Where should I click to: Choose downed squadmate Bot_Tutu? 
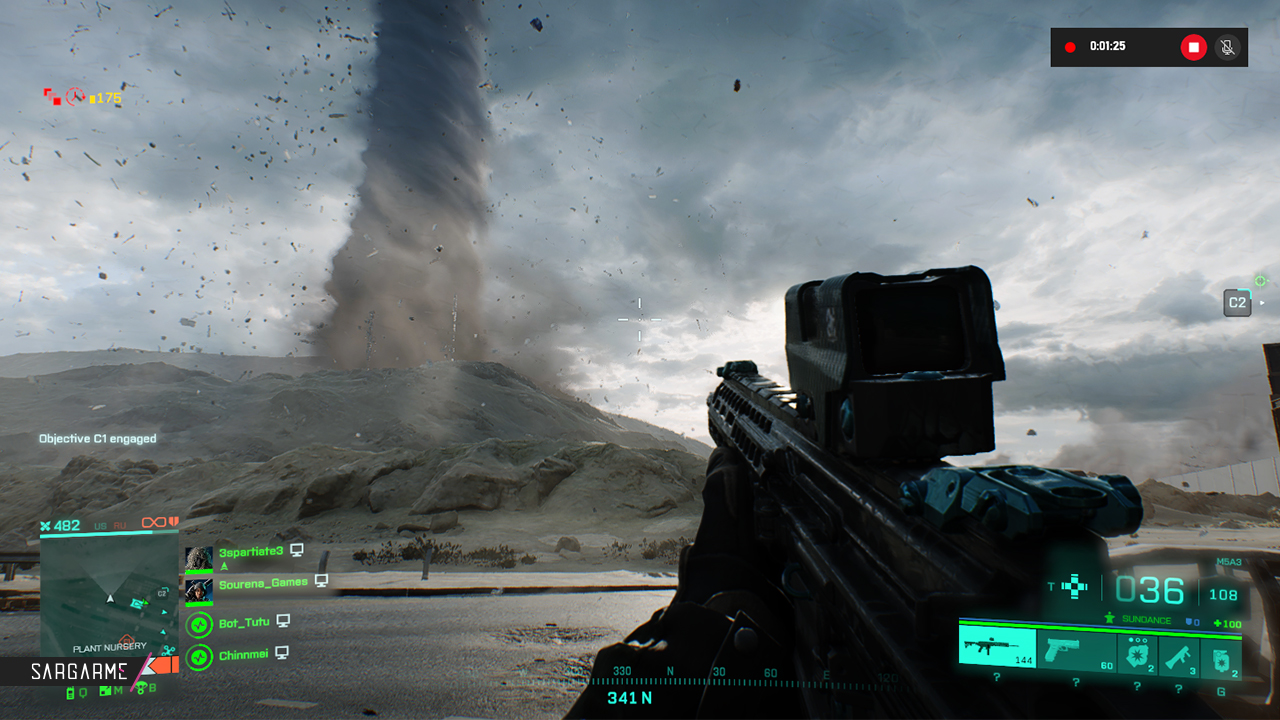click(x=244, y=623)
